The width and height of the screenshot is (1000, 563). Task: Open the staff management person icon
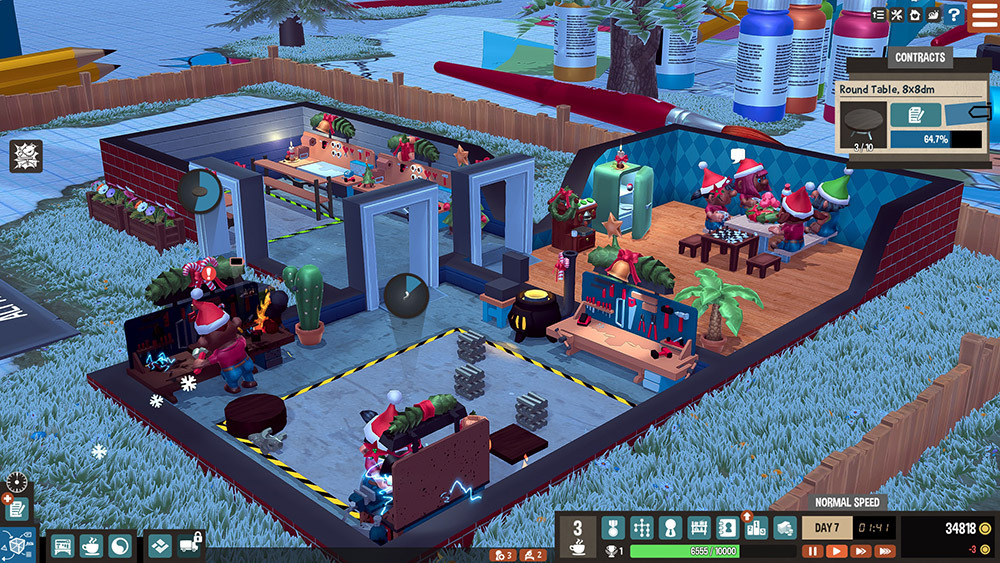[670, 527]
